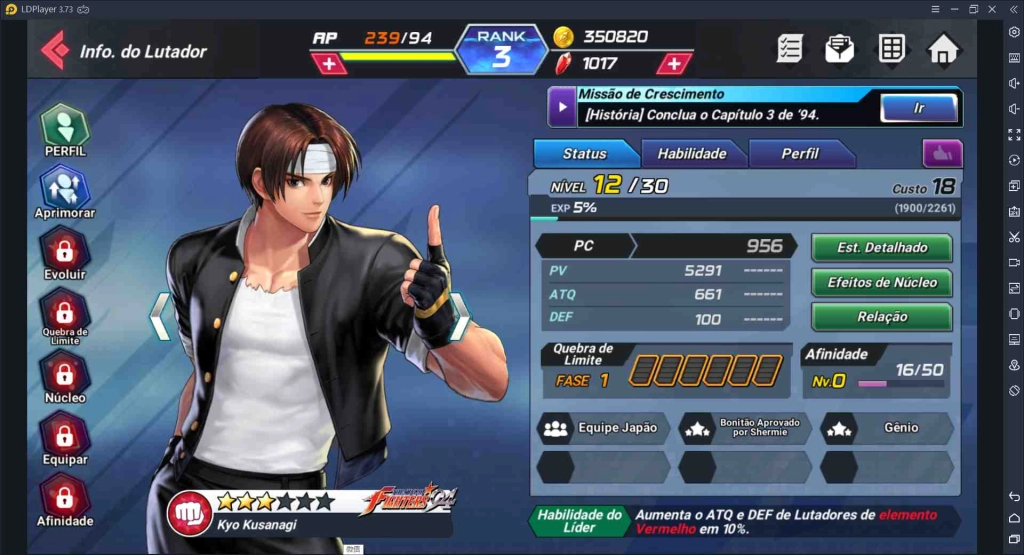Open the mailbox icon
The image size is (1024, 555).
pos(840,48)
